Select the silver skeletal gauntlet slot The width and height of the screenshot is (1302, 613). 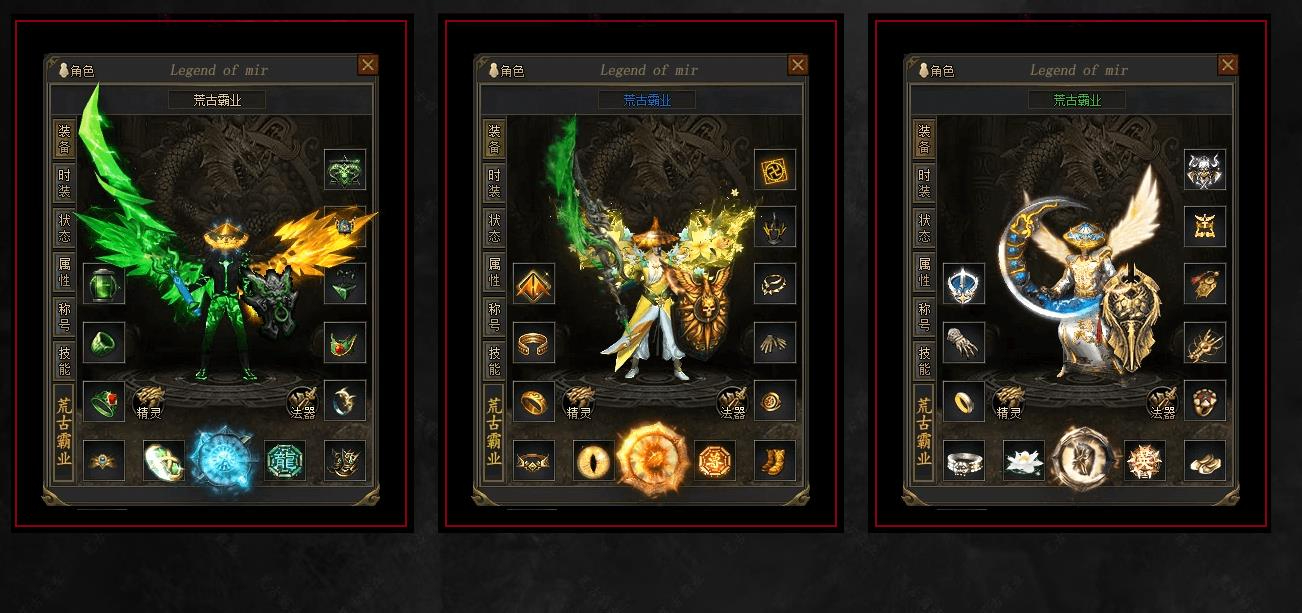964,343
